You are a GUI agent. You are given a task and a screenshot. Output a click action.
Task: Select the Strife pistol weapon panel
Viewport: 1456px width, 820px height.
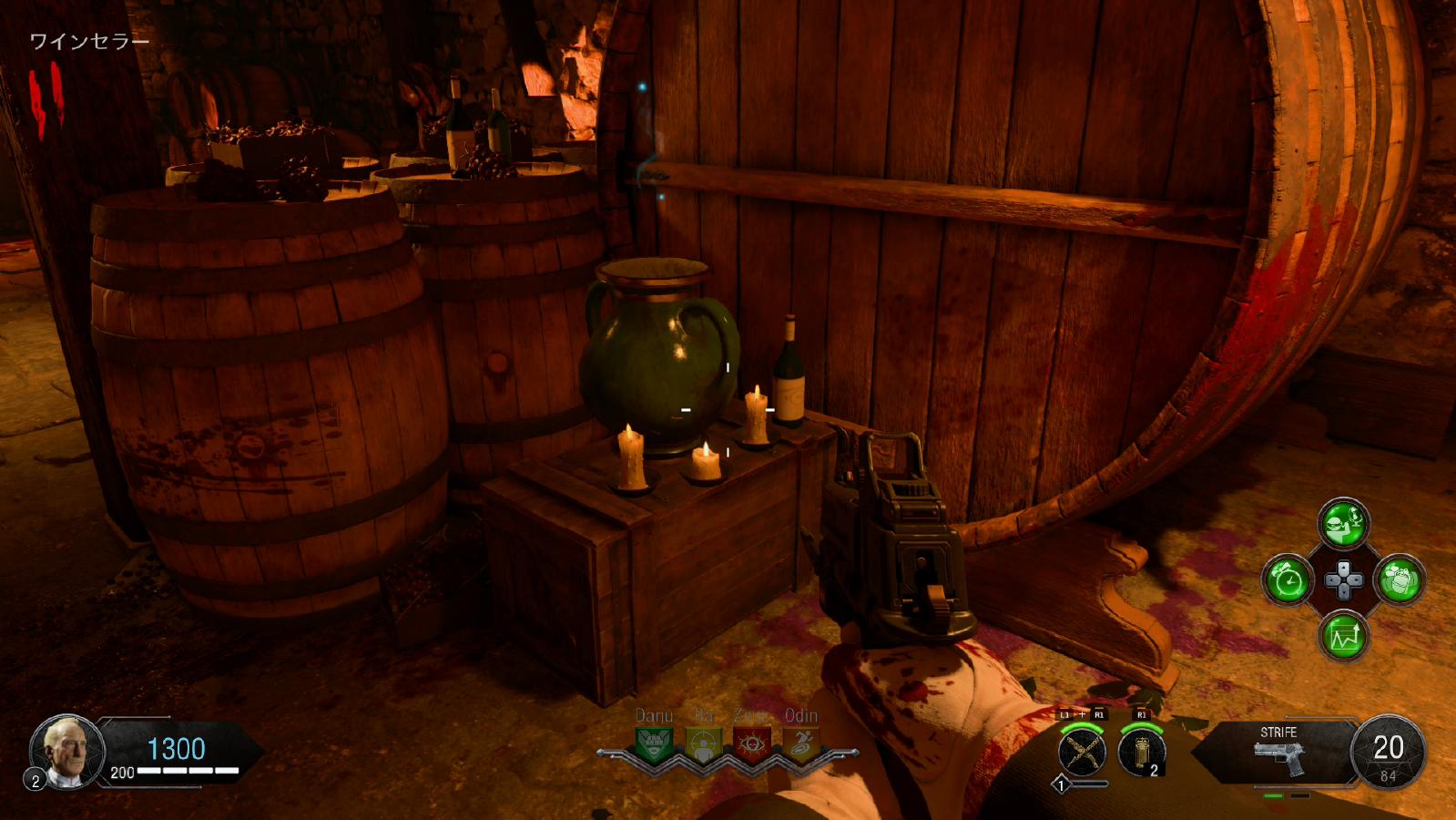pos(1279,752)
